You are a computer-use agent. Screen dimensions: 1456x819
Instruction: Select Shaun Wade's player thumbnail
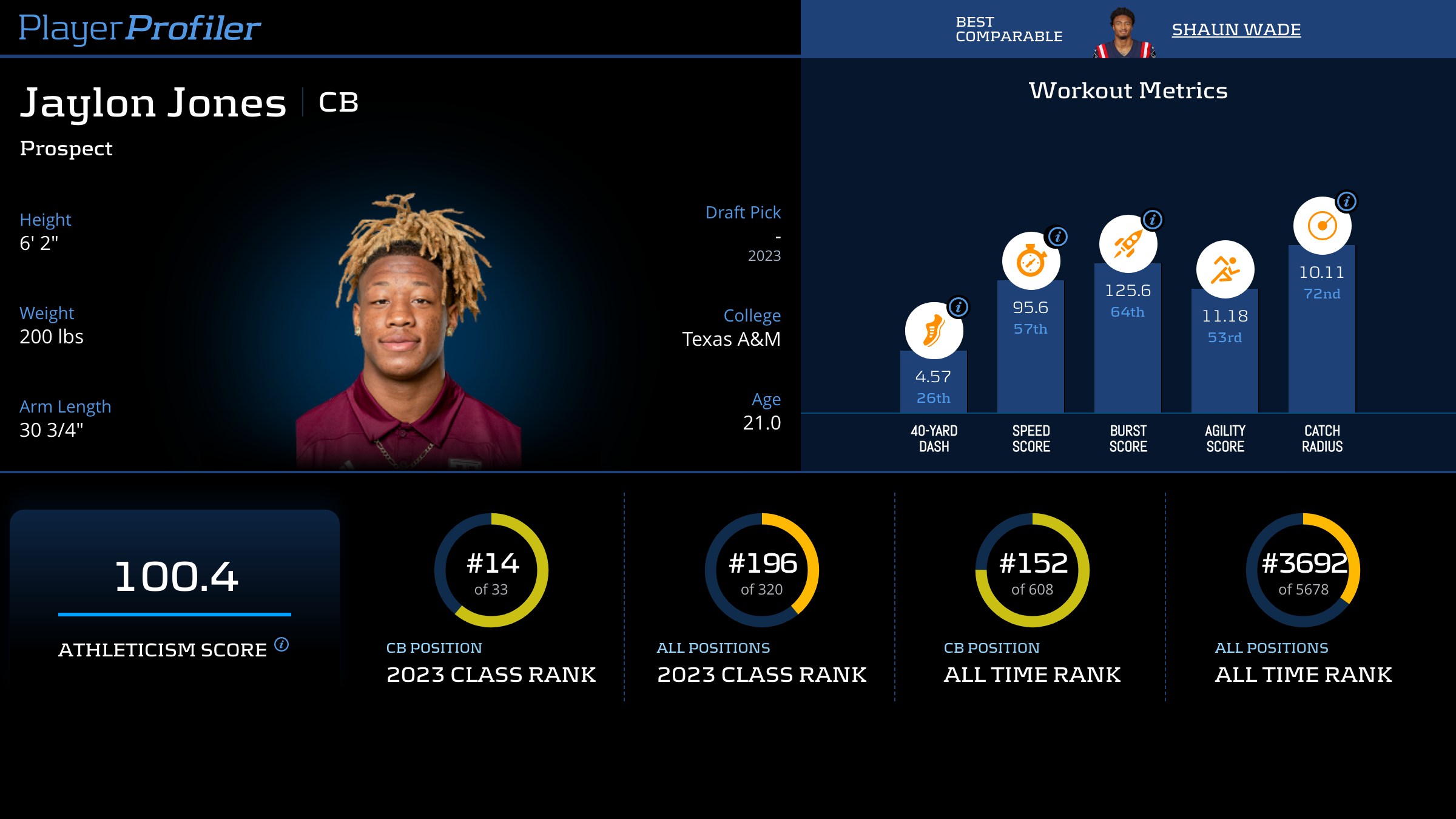(1124, 33)
